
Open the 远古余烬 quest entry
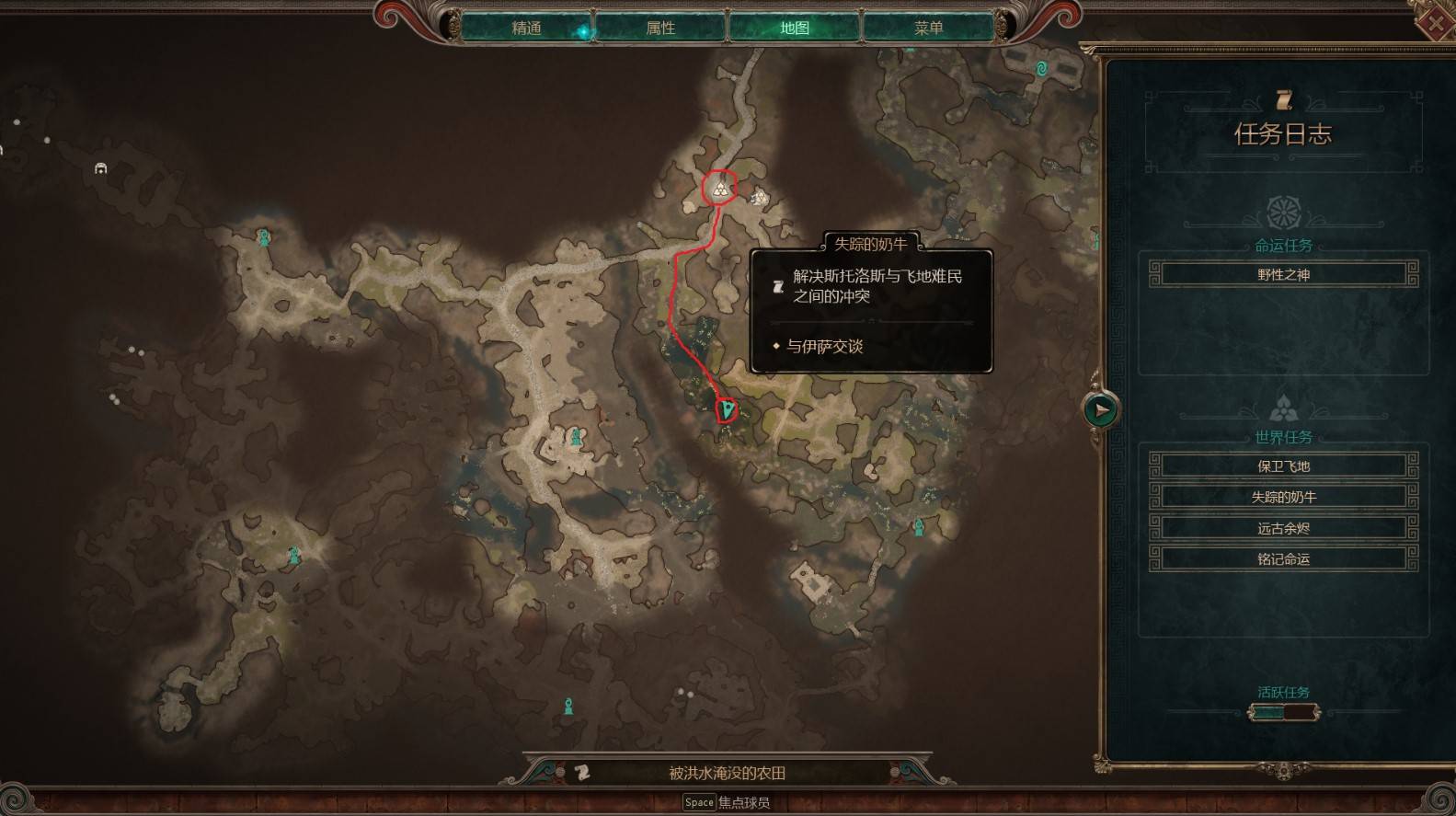[1283, 528]
